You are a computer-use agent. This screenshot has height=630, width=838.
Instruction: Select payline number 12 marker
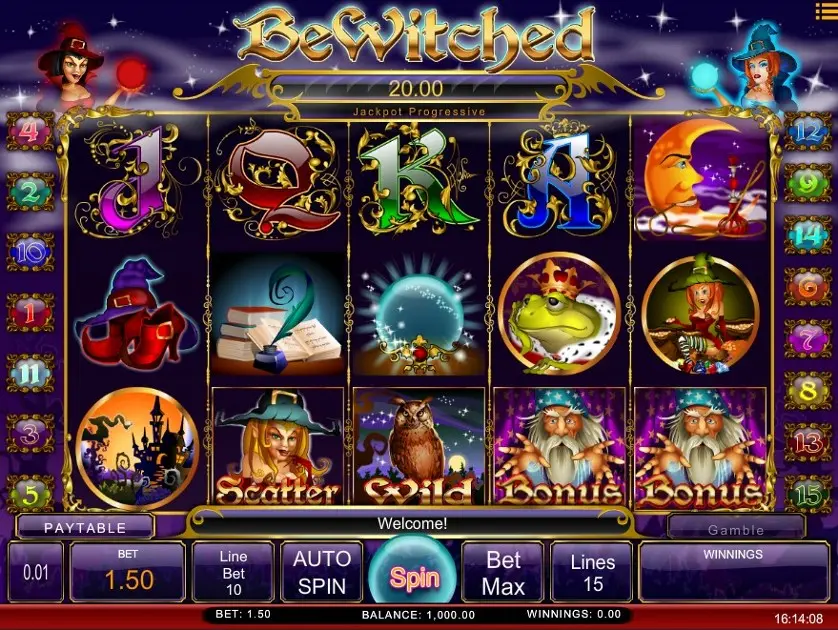pyautogui.click(x=805, y=130)
